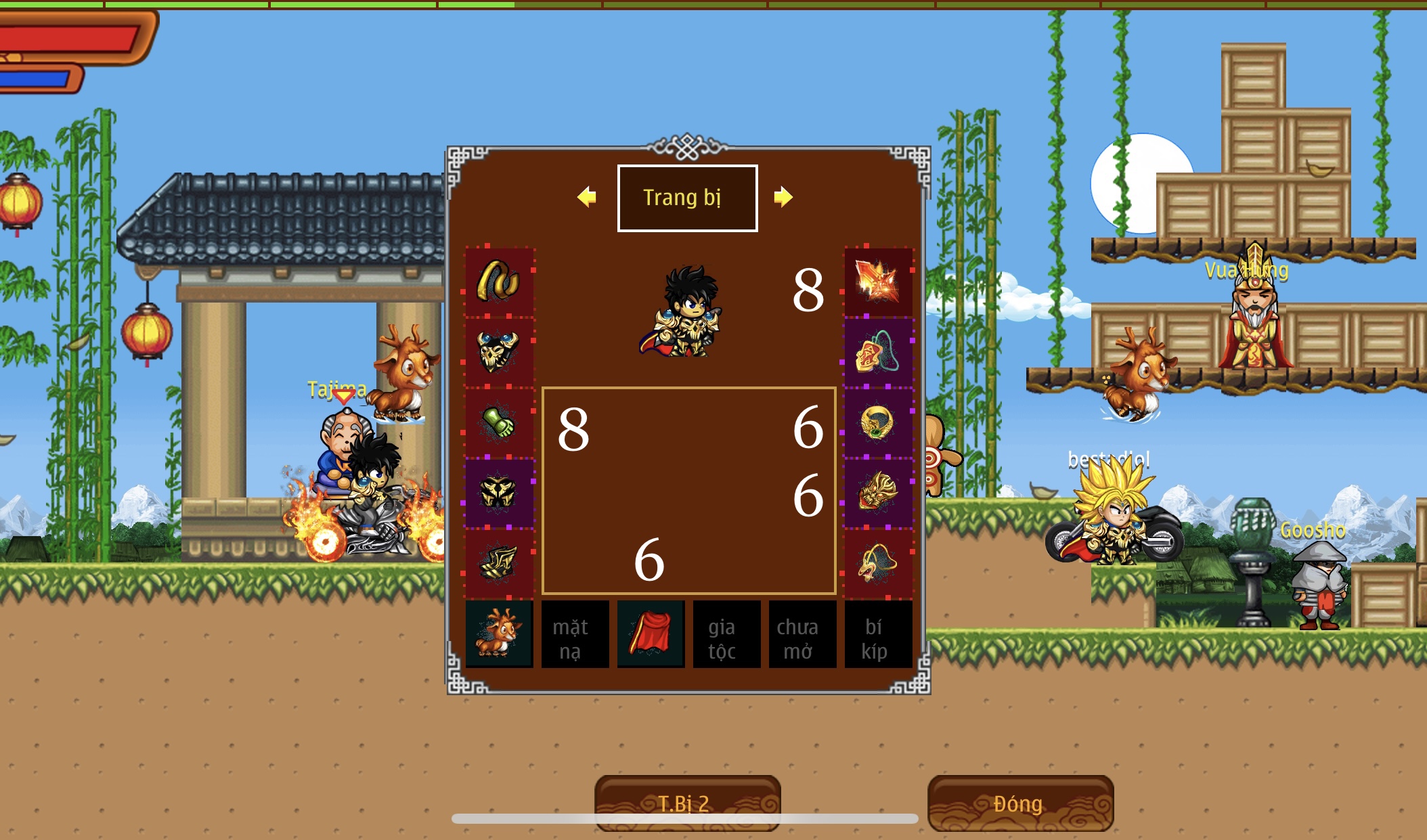Image resolution: width=1427 pixels, height=840 pixels.
Task: Select the flaming red weapon slot
Action: [x=878, y=282]
